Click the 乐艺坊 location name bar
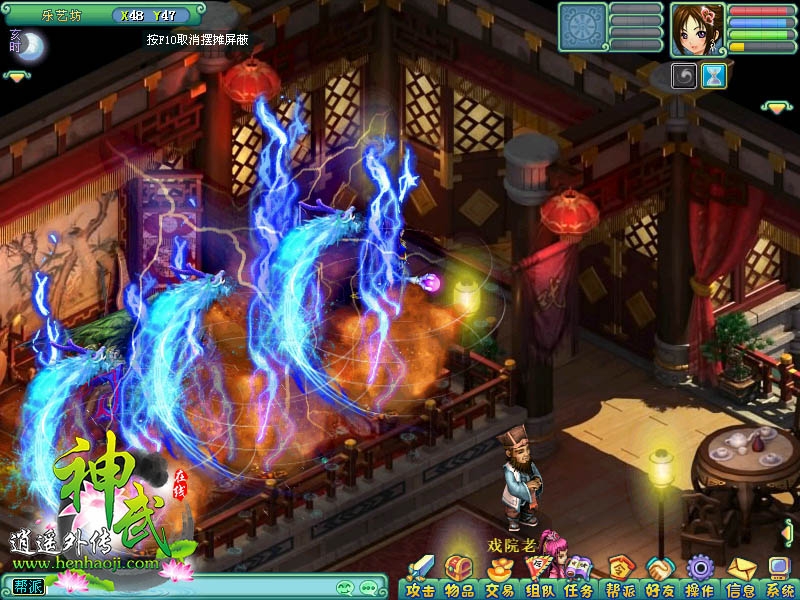Viewport: 800px width, 600px height. [62, 15]
